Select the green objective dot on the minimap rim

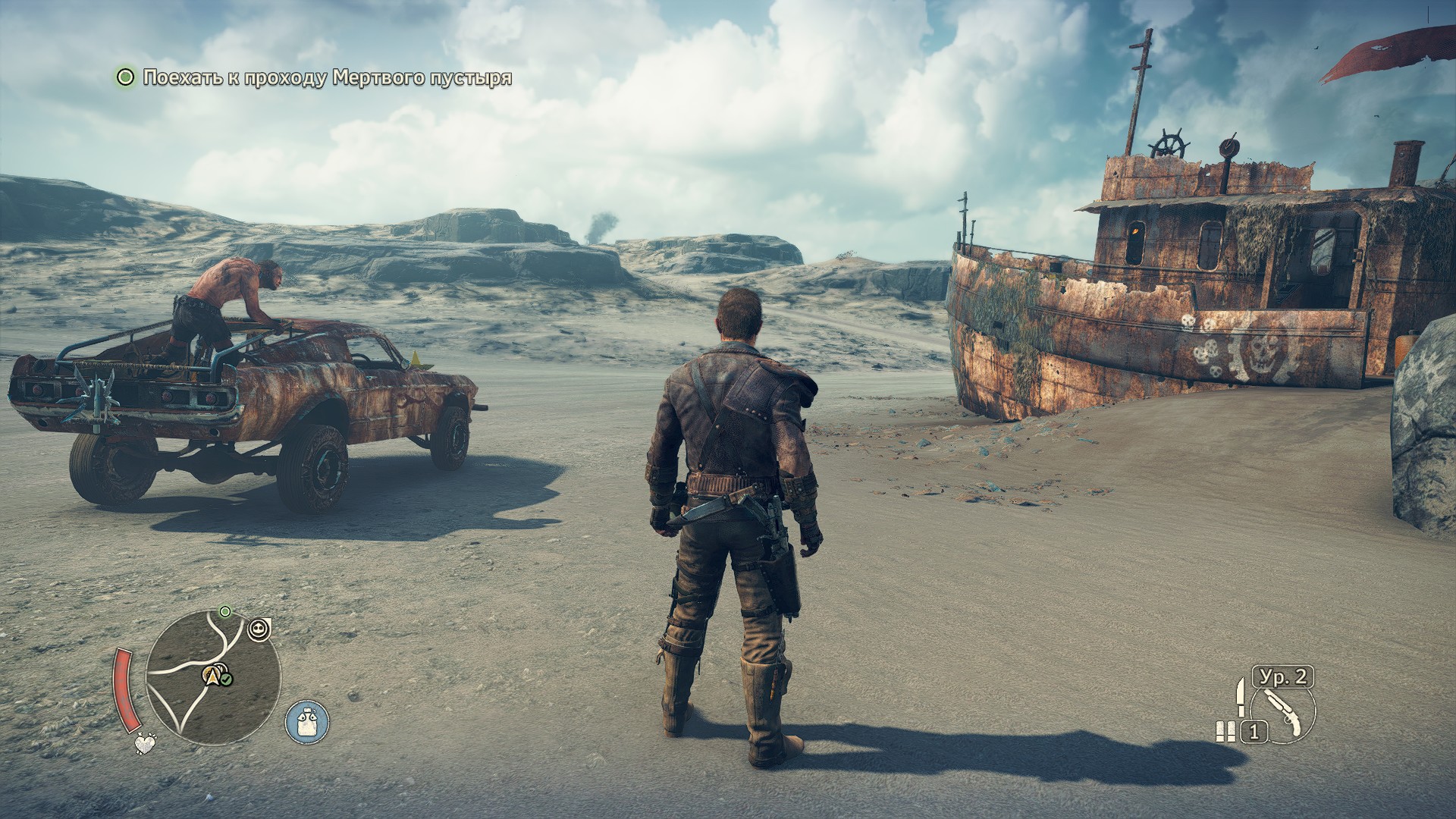tap(224, 611)
